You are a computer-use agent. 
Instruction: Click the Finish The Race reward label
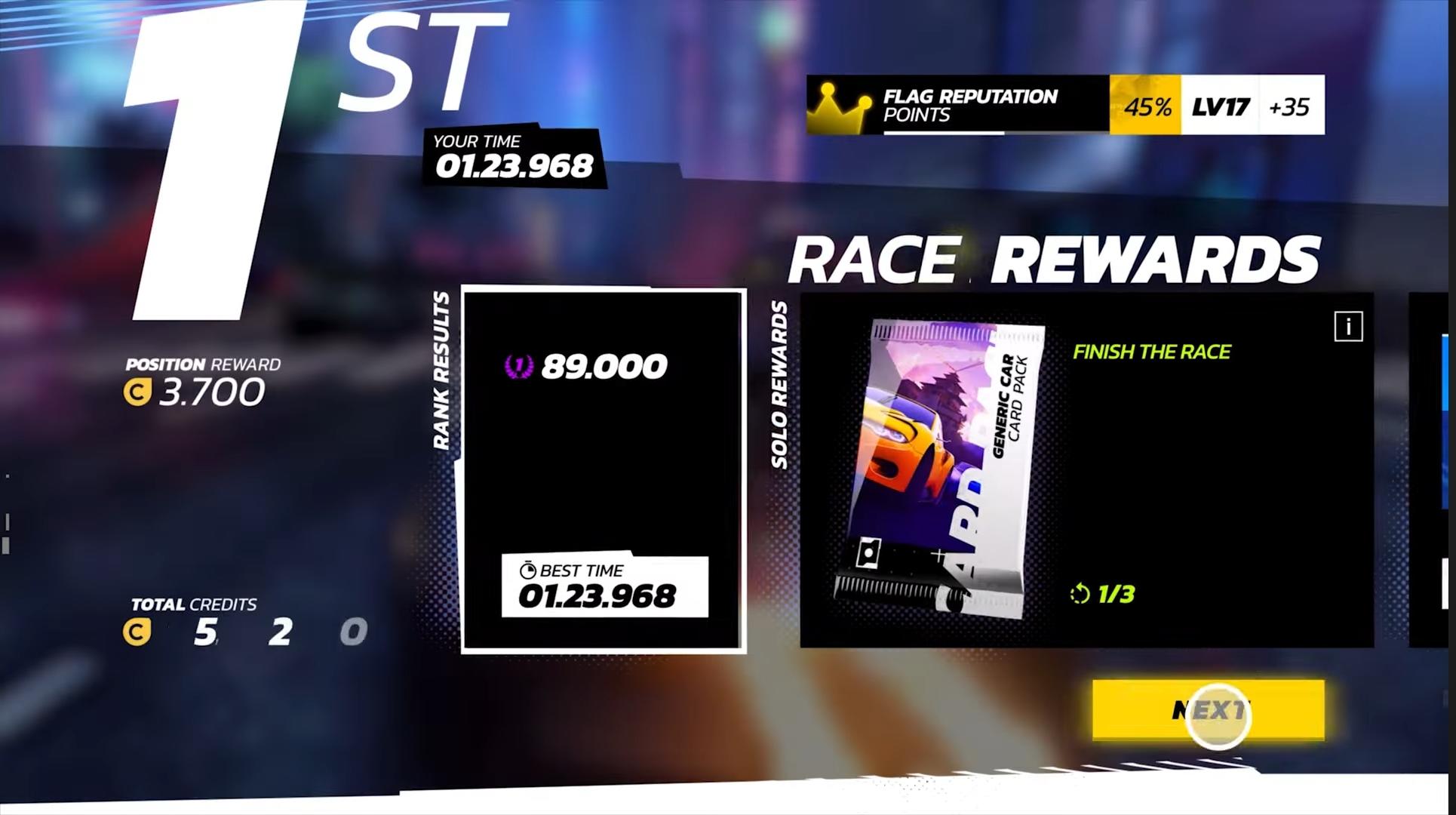tap(1152, 352)
